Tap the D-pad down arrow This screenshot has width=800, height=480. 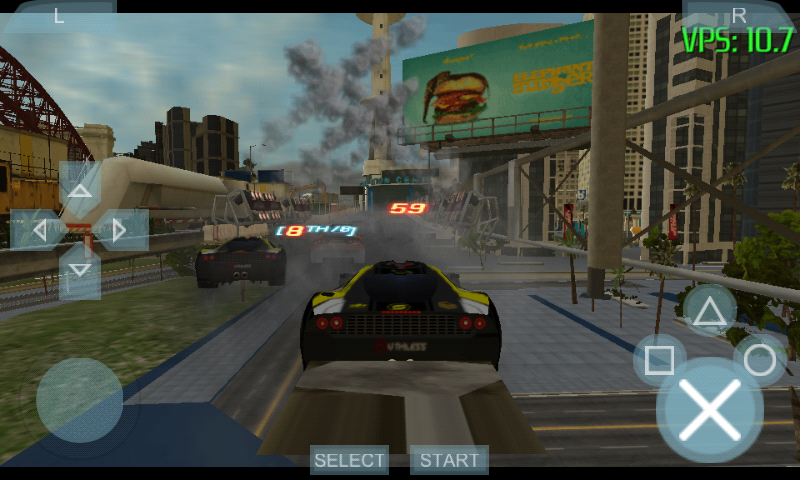tap(80, 271)
